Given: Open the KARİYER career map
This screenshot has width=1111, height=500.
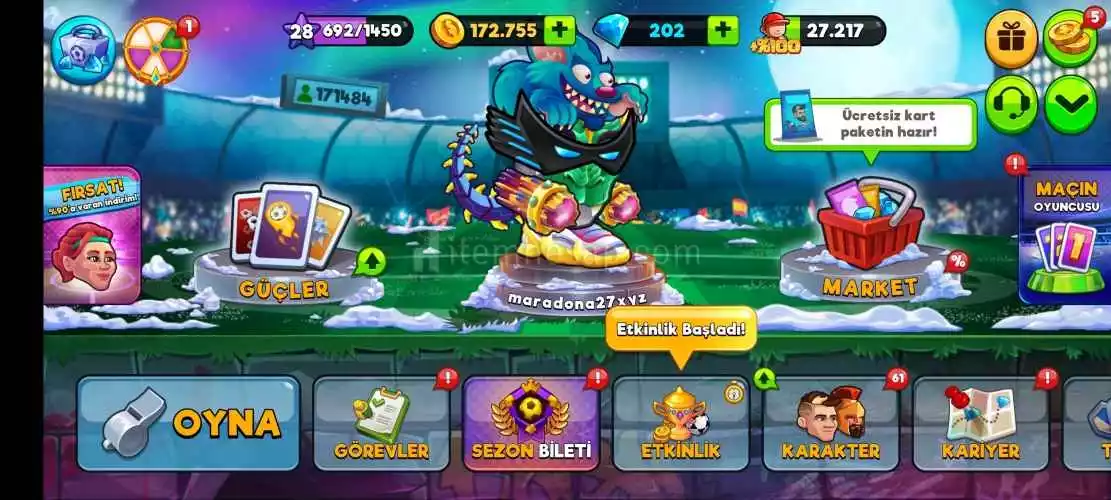Looking at the screenshot, I should (x=980, y=425).
